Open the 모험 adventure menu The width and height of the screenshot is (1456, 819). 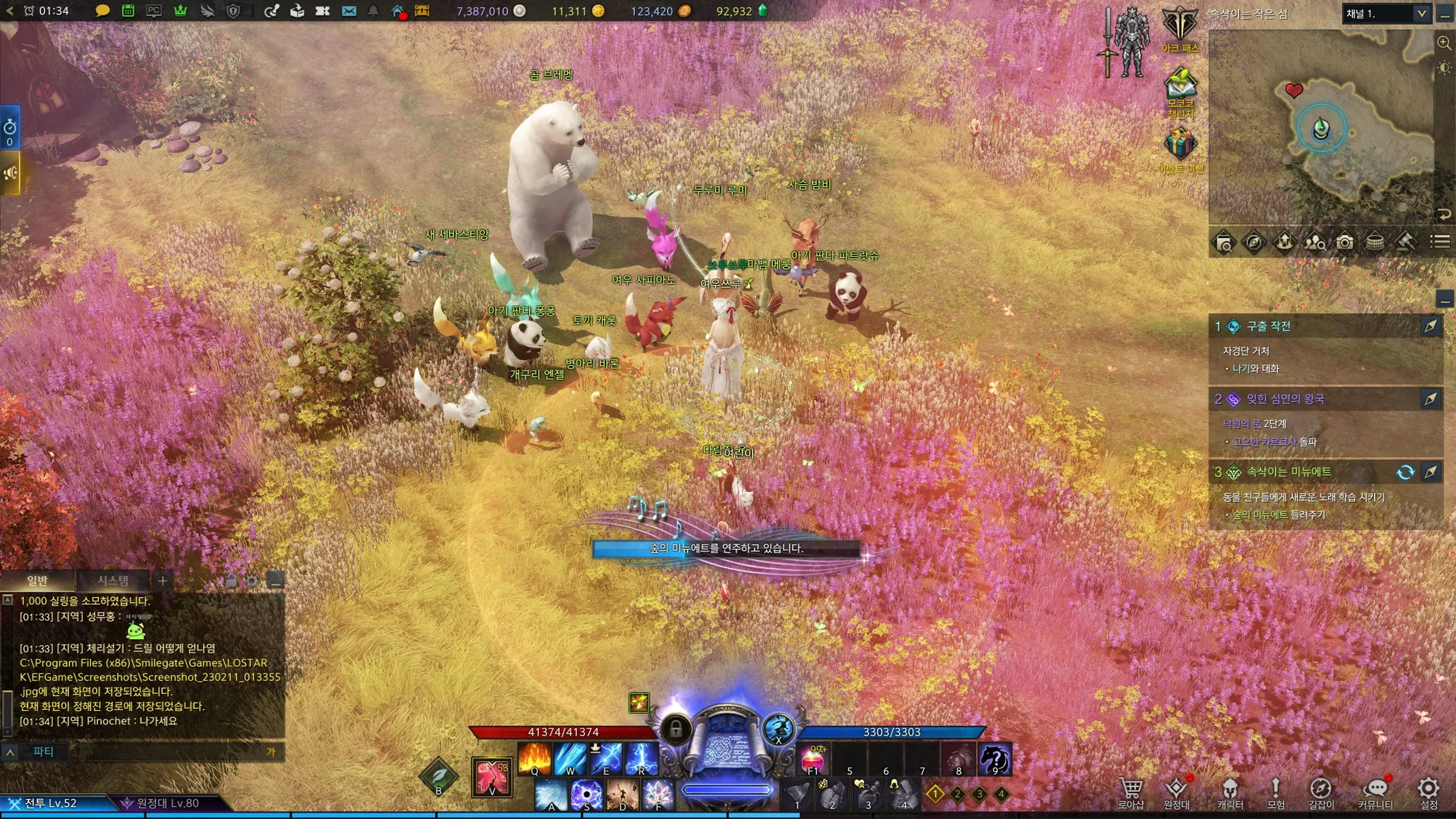(1275, 792)
